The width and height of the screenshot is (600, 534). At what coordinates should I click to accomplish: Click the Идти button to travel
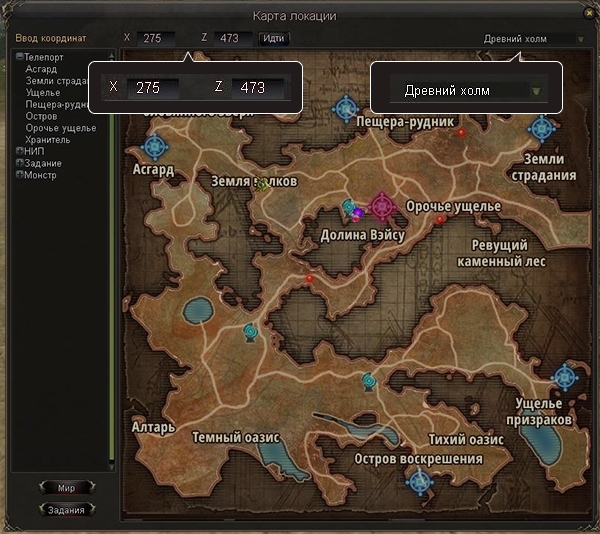[x=272, y=39]
